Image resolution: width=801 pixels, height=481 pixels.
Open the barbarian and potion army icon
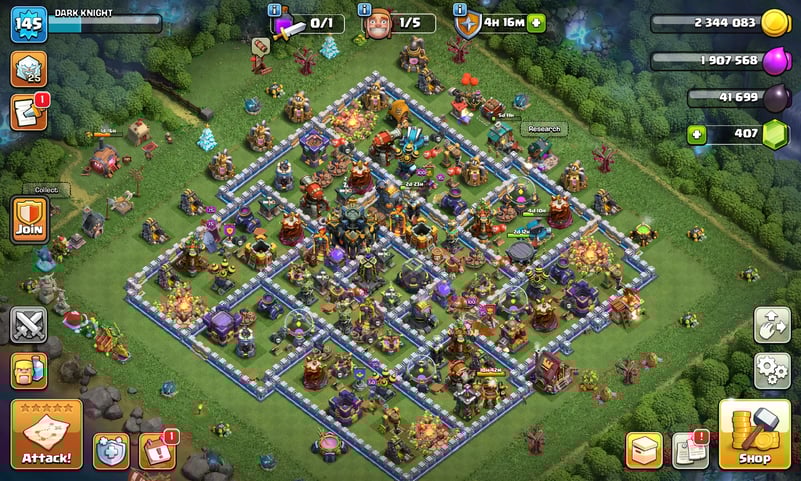pos(30,371)
